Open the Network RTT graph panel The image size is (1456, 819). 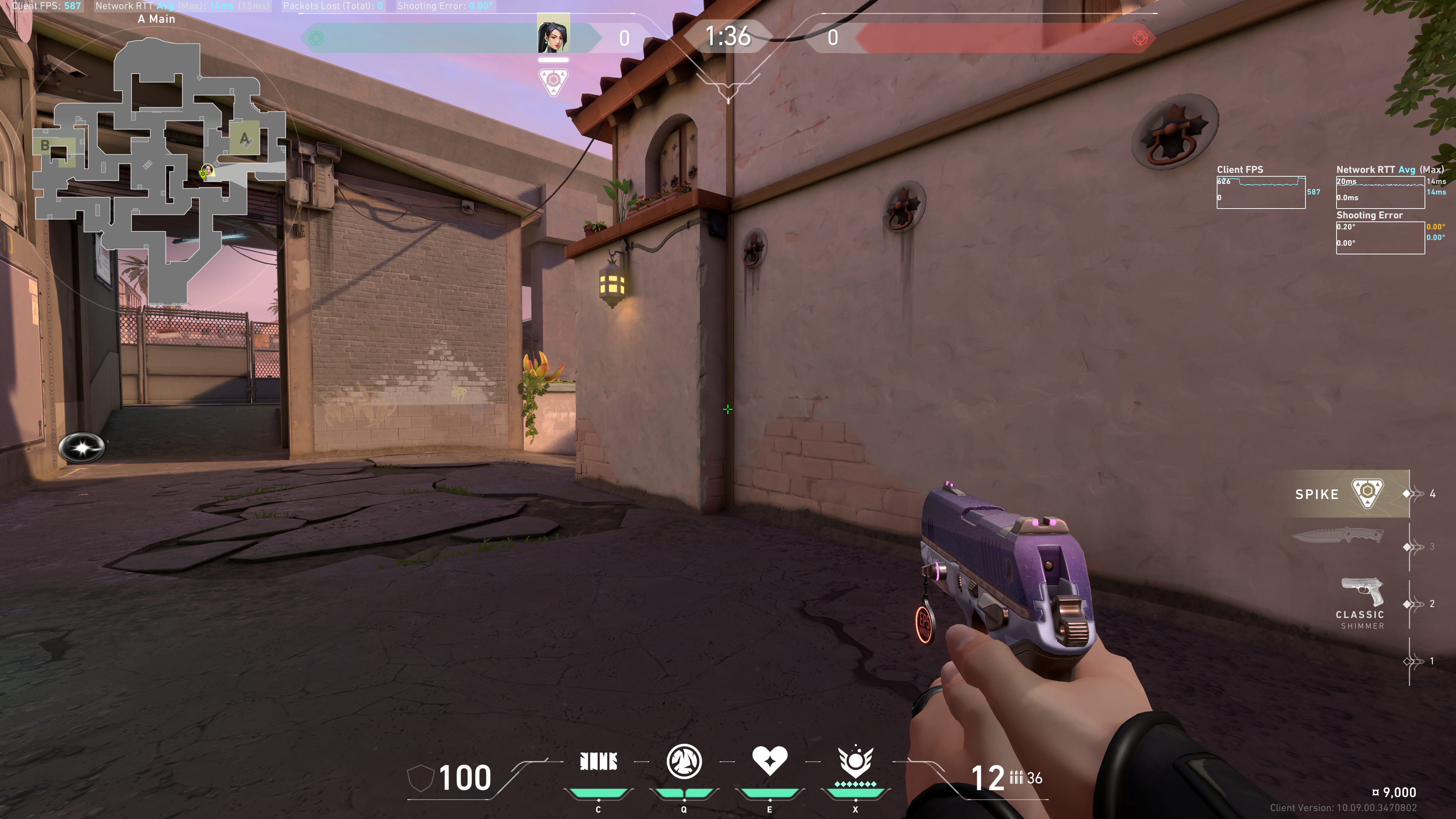(1380, 192)
